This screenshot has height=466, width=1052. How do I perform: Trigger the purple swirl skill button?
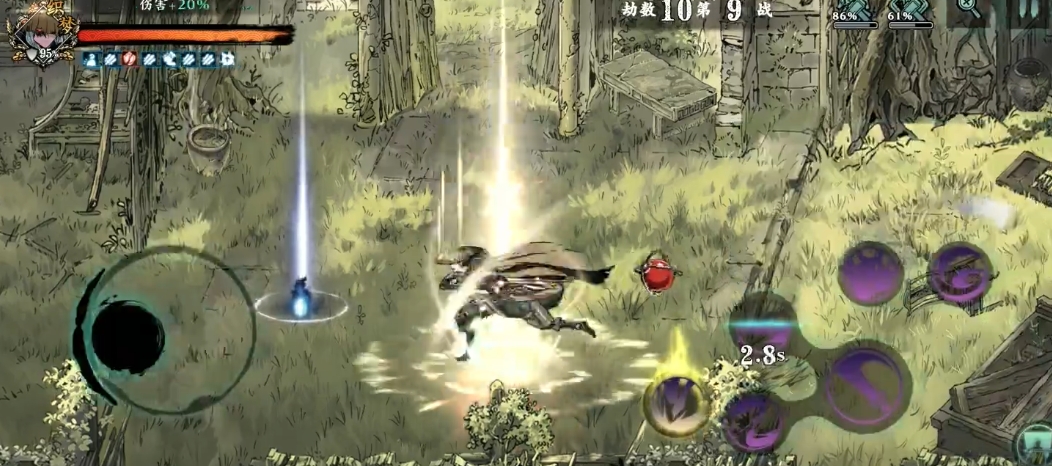[x=960, y=274]
